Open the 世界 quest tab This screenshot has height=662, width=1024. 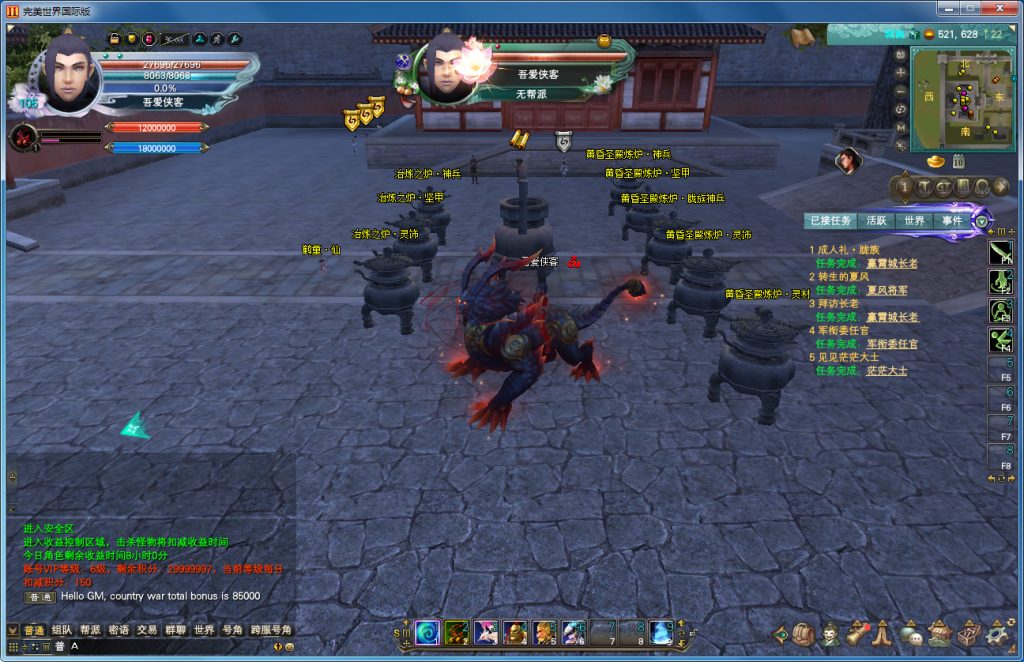pos(914,221)
